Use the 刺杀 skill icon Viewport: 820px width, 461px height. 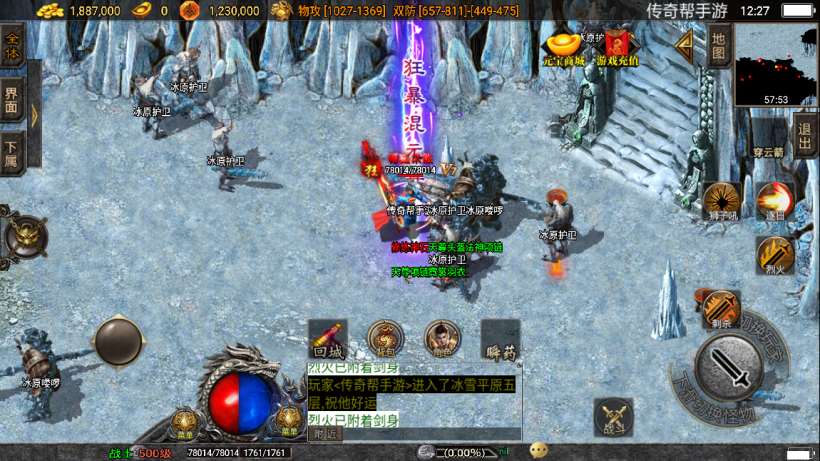pyautogui.click(x=721, y=309)
